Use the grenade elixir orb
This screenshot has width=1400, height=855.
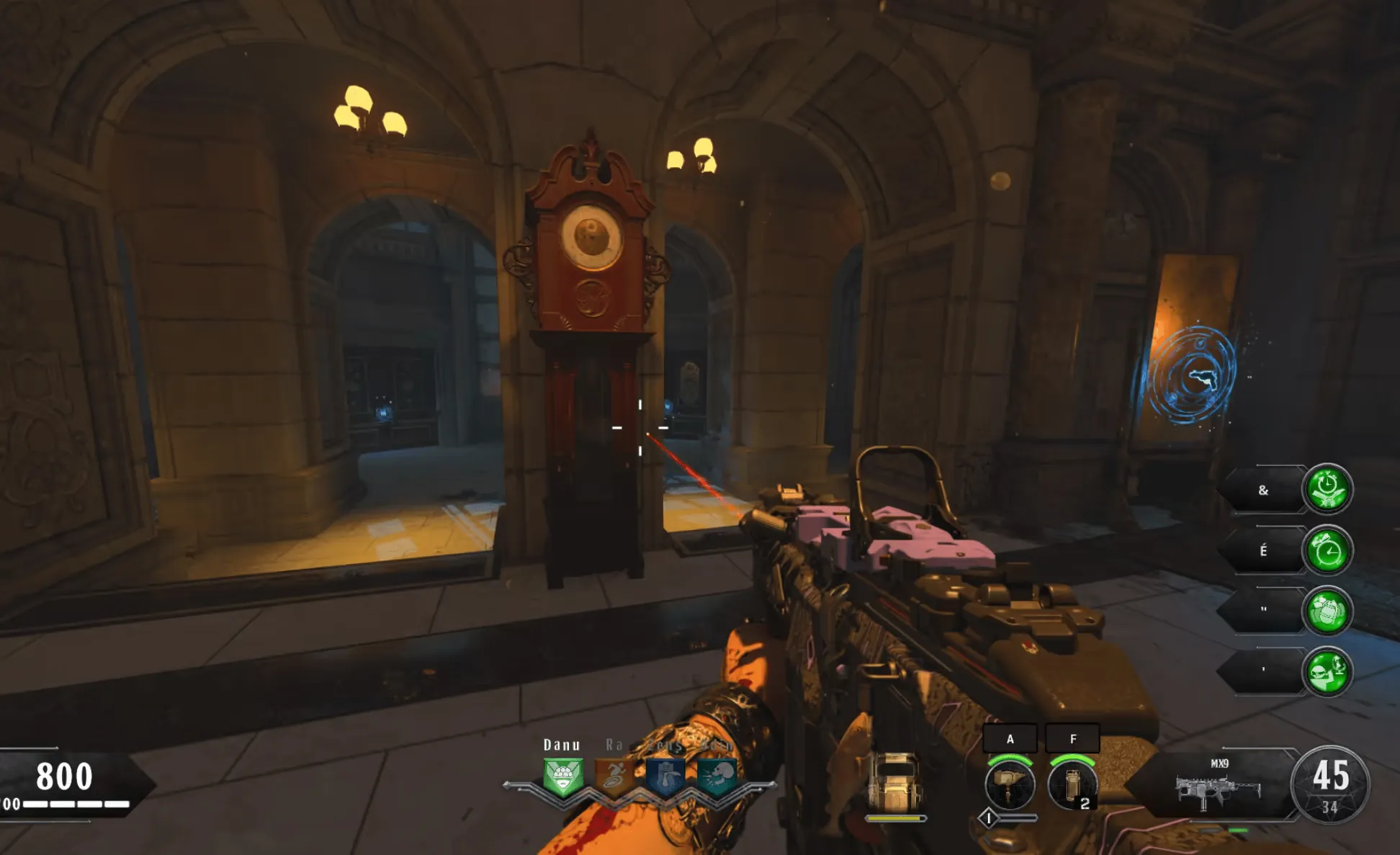click(x=1327, y=612)
